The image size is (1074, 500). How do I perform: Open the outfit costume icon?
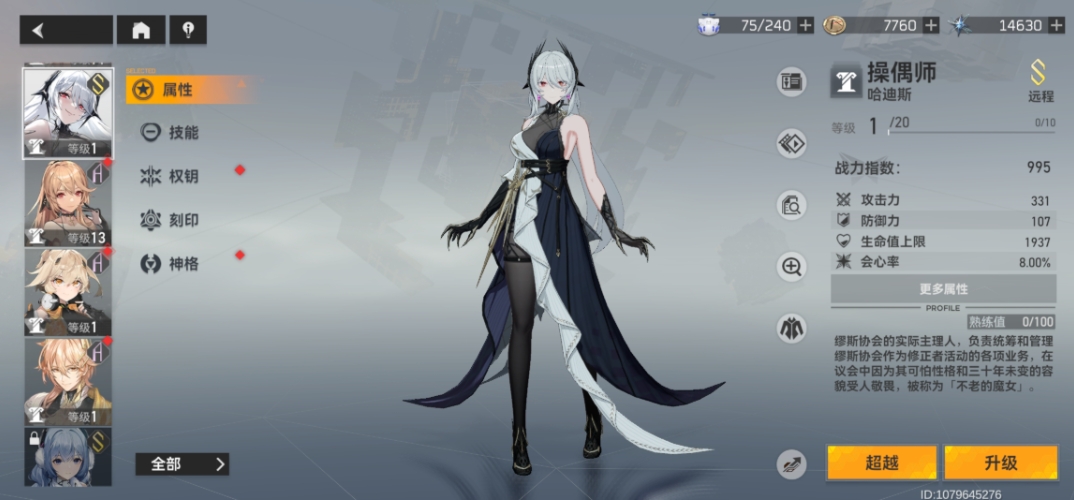pos(792,327)
